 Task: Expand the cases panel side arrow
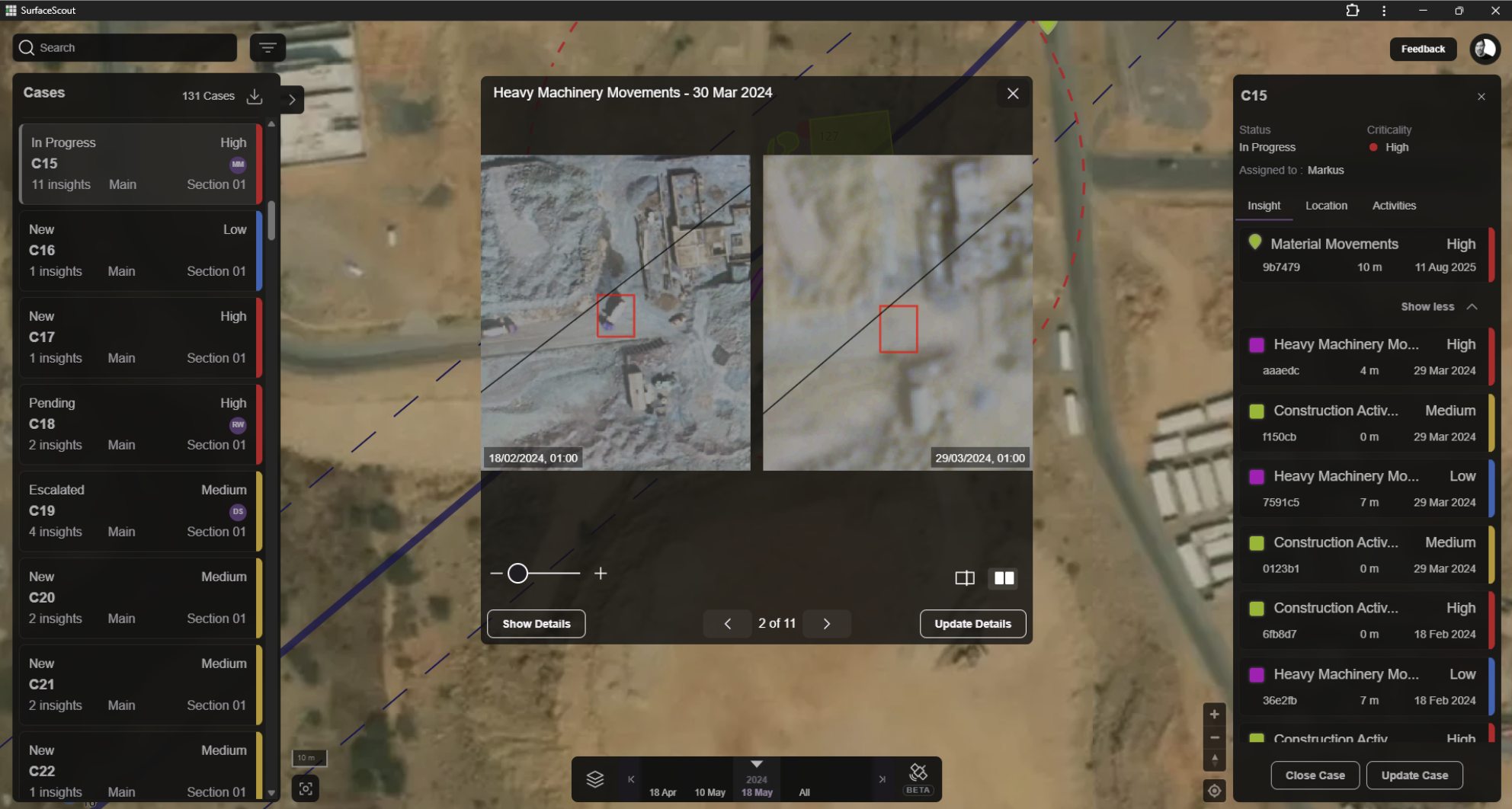291,99
